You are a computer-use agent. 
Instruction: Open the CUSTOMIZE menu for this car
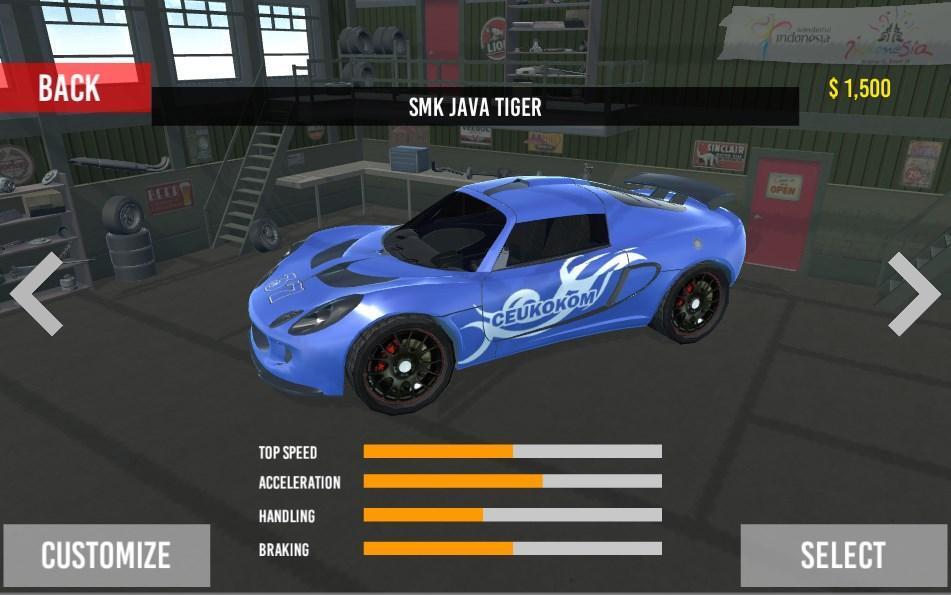pyautogui.click(x=106, y=555)
